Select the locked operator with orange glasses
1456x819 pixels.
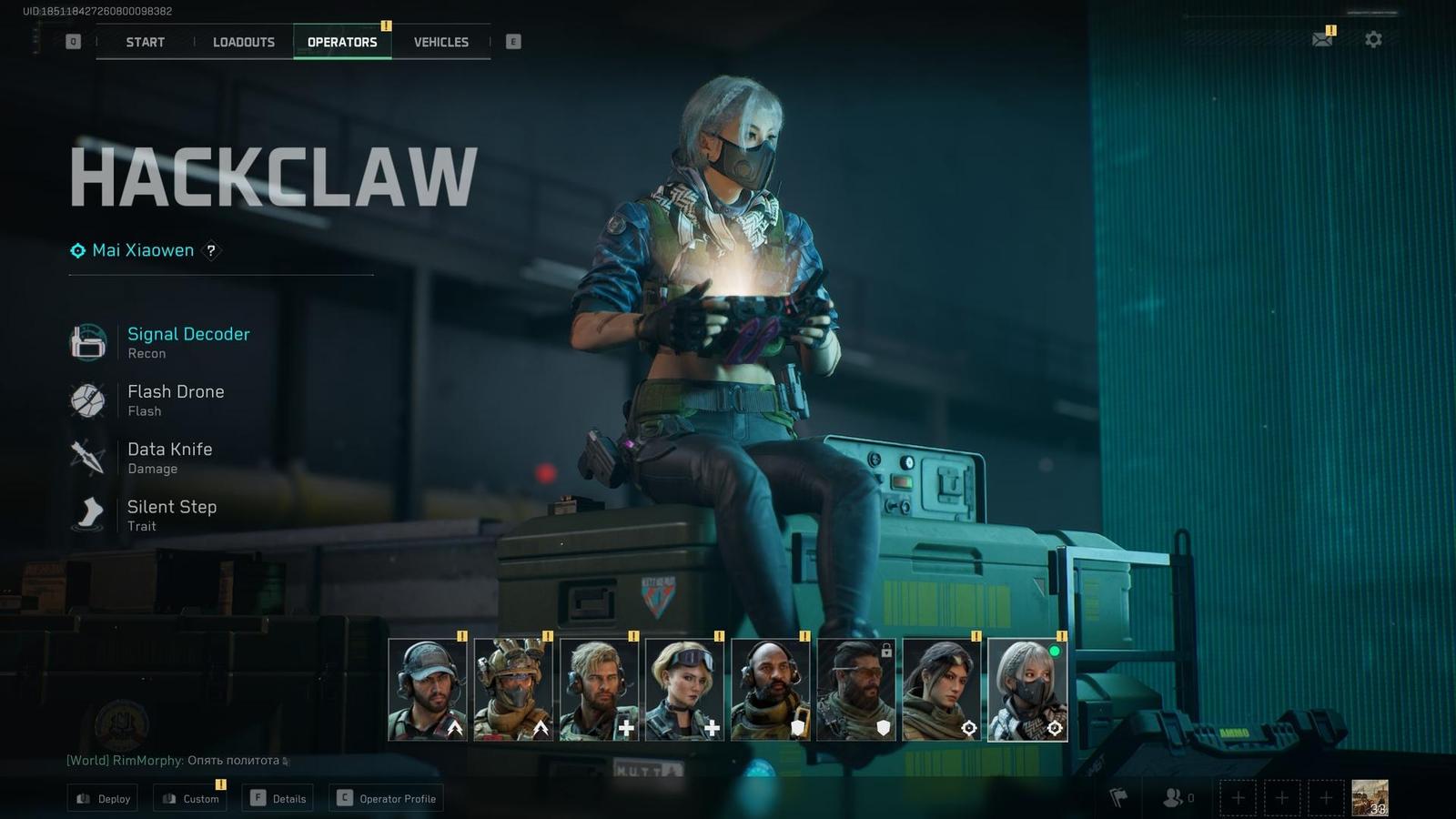pyautogui.click(x=855, y=689)
